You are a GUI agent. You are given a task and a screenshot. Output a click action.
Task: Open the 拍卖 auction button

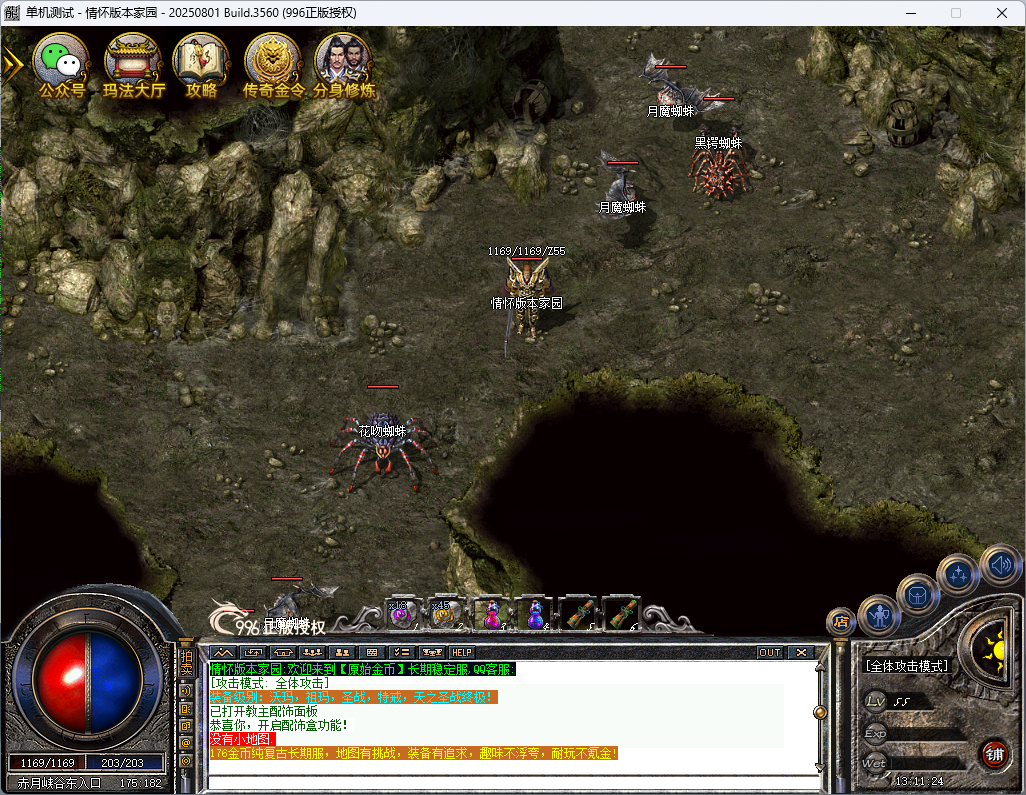(x=186, y=663)
